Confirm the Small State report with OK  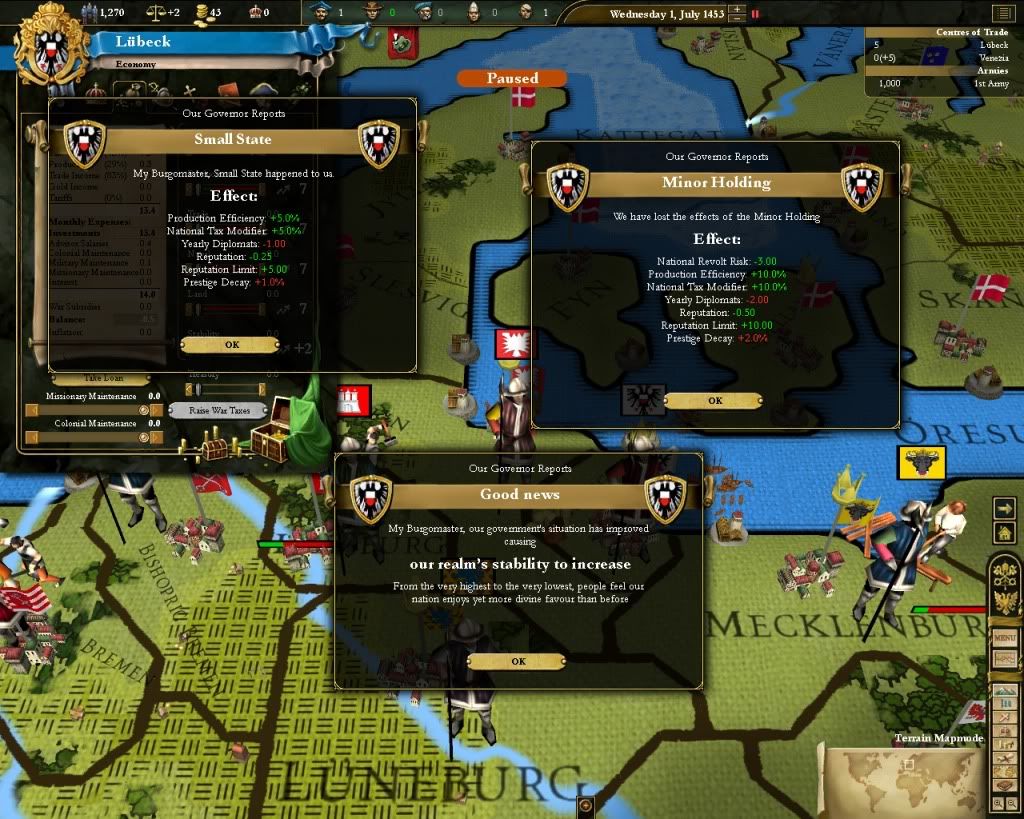[231, 345]
